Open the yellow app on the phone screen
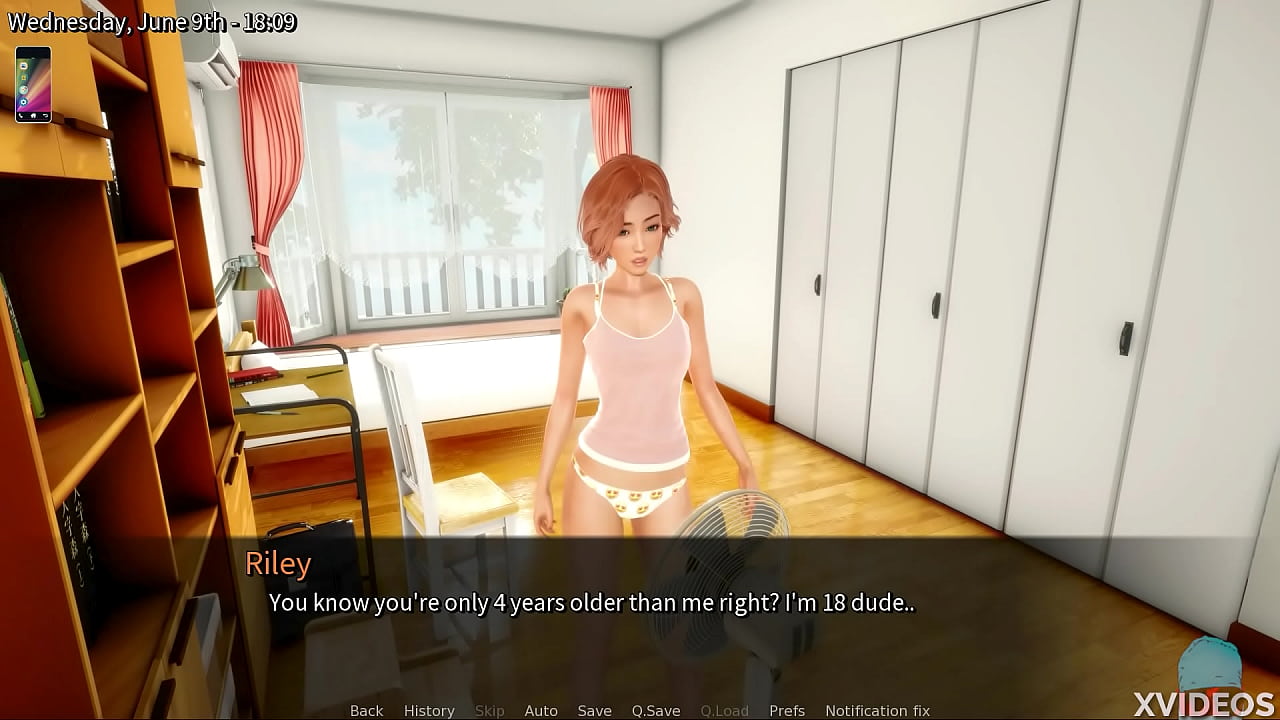1280x720 pixels. pyautogui.click(x=24, y=77)
